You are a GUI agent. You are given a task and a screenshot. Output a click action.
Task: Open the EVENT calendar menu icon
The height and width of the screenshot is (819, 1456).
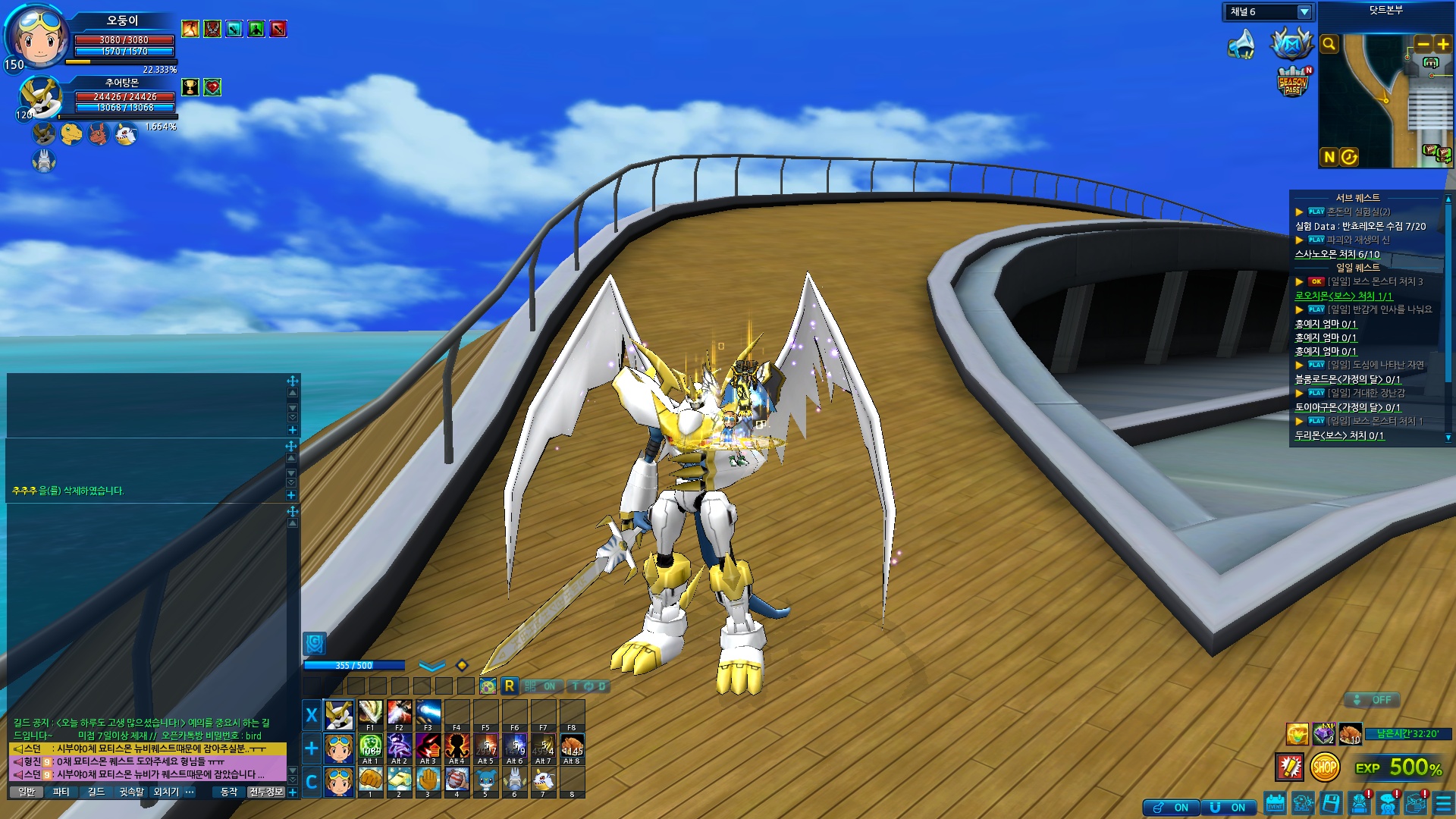[1275, 804]
